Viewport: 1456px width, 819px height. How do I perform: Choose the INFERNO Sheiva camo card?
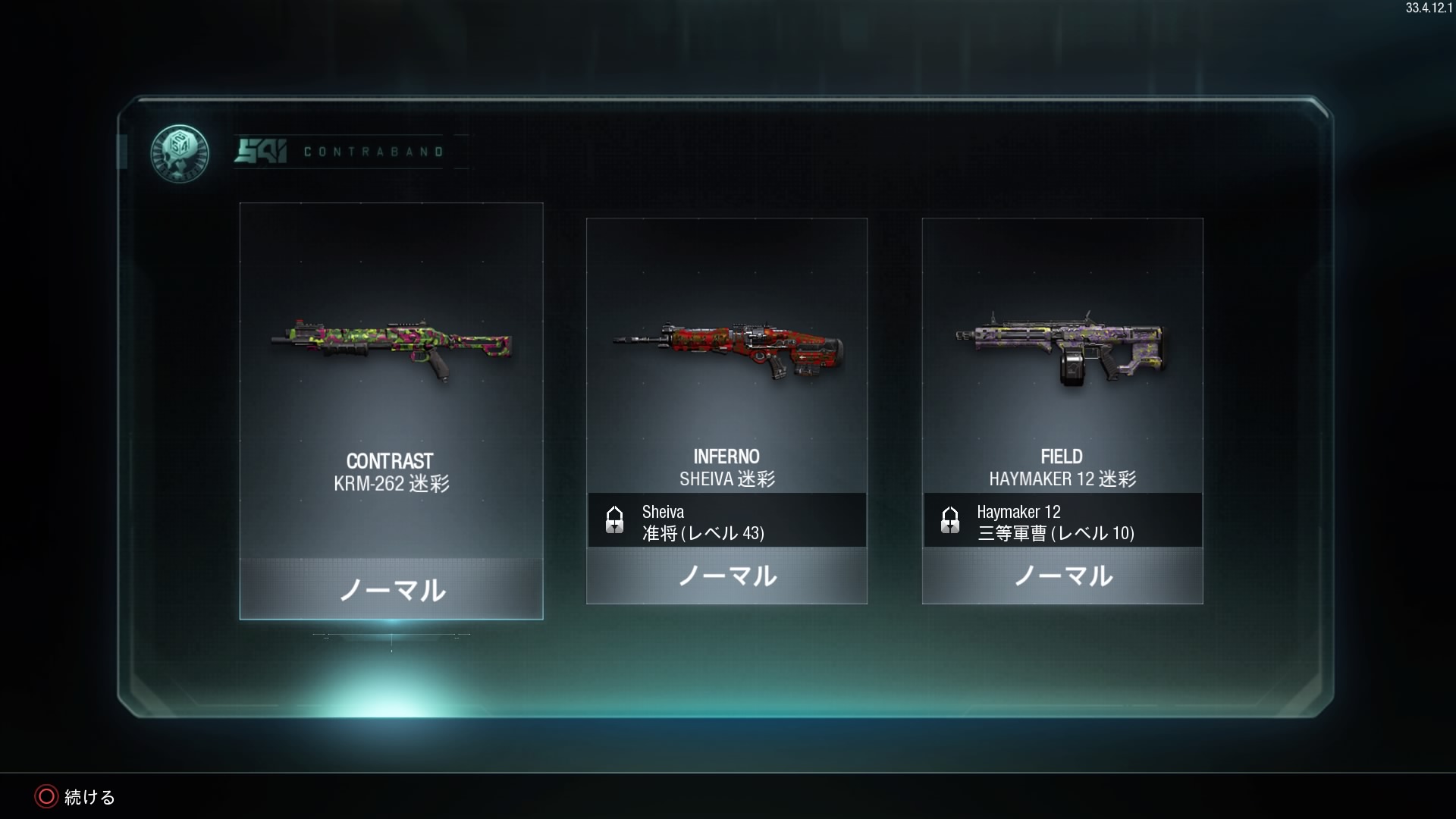[x=726, y=410]
